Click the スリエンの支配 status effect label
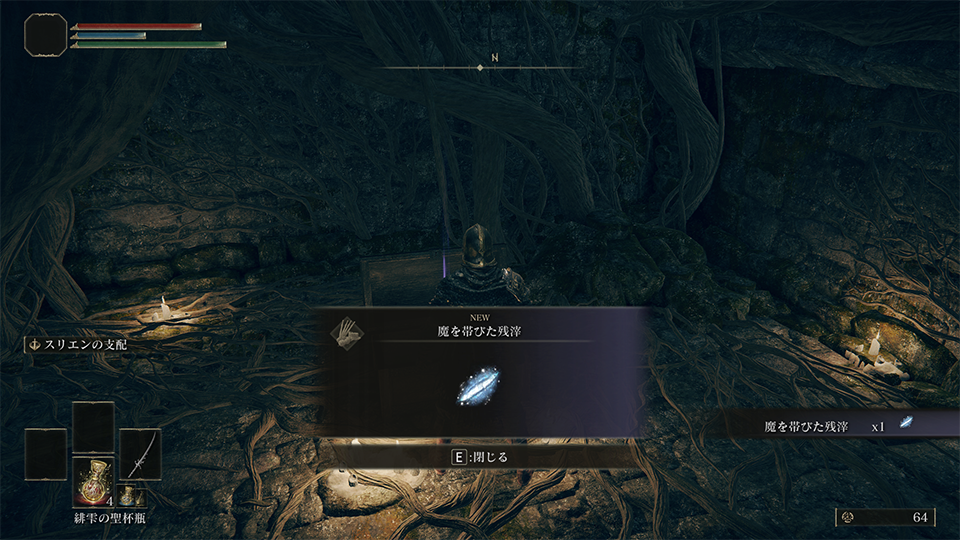The image size is (960, 540). point(78,344)
